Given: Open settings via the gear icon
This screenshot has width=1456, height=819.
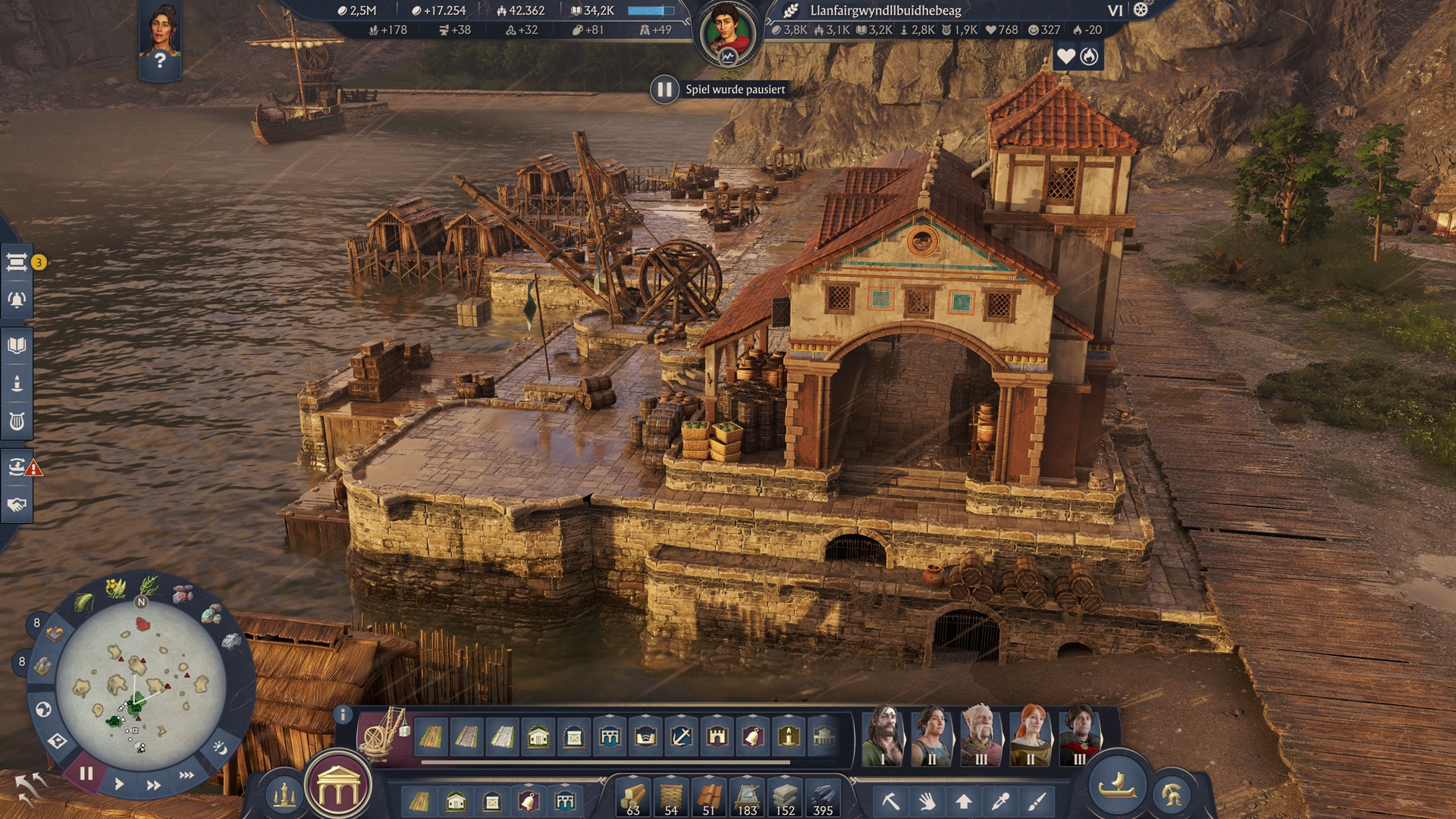Looking at the screenshot, I should click(x=1141, y=10).
